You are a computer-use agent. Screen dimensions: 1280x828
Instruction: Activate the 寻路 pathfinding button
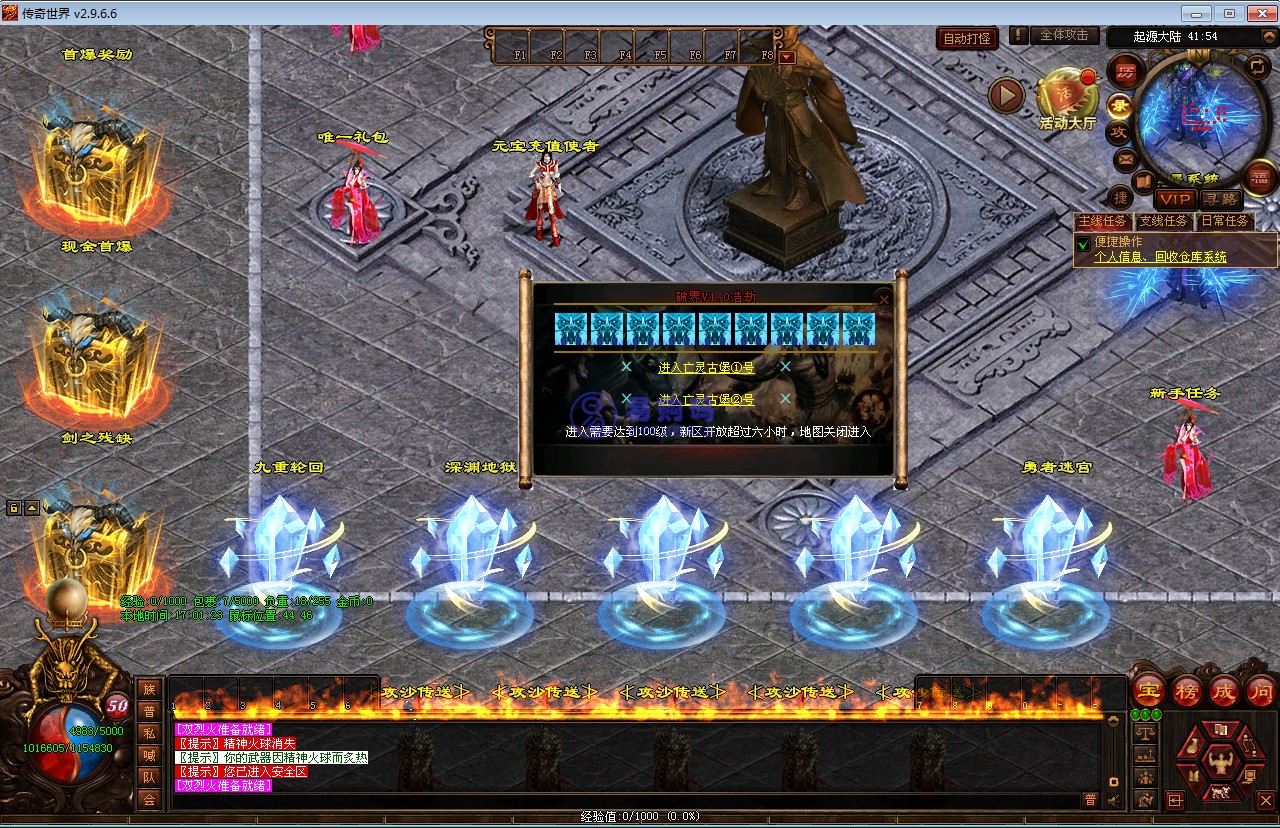1219,200
